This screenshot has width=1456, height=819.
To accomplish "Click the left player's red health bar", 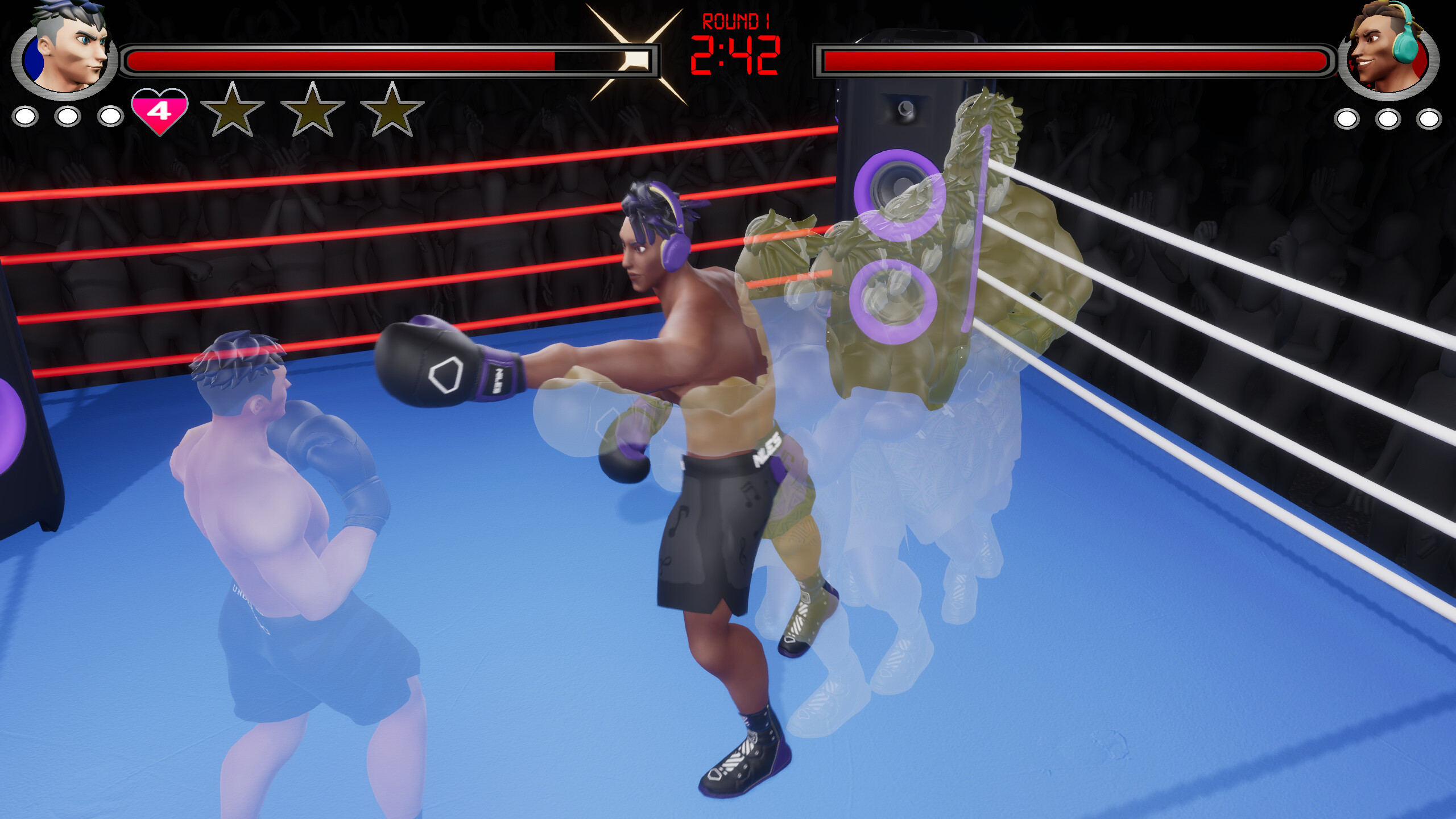I will tap(341, 59).
